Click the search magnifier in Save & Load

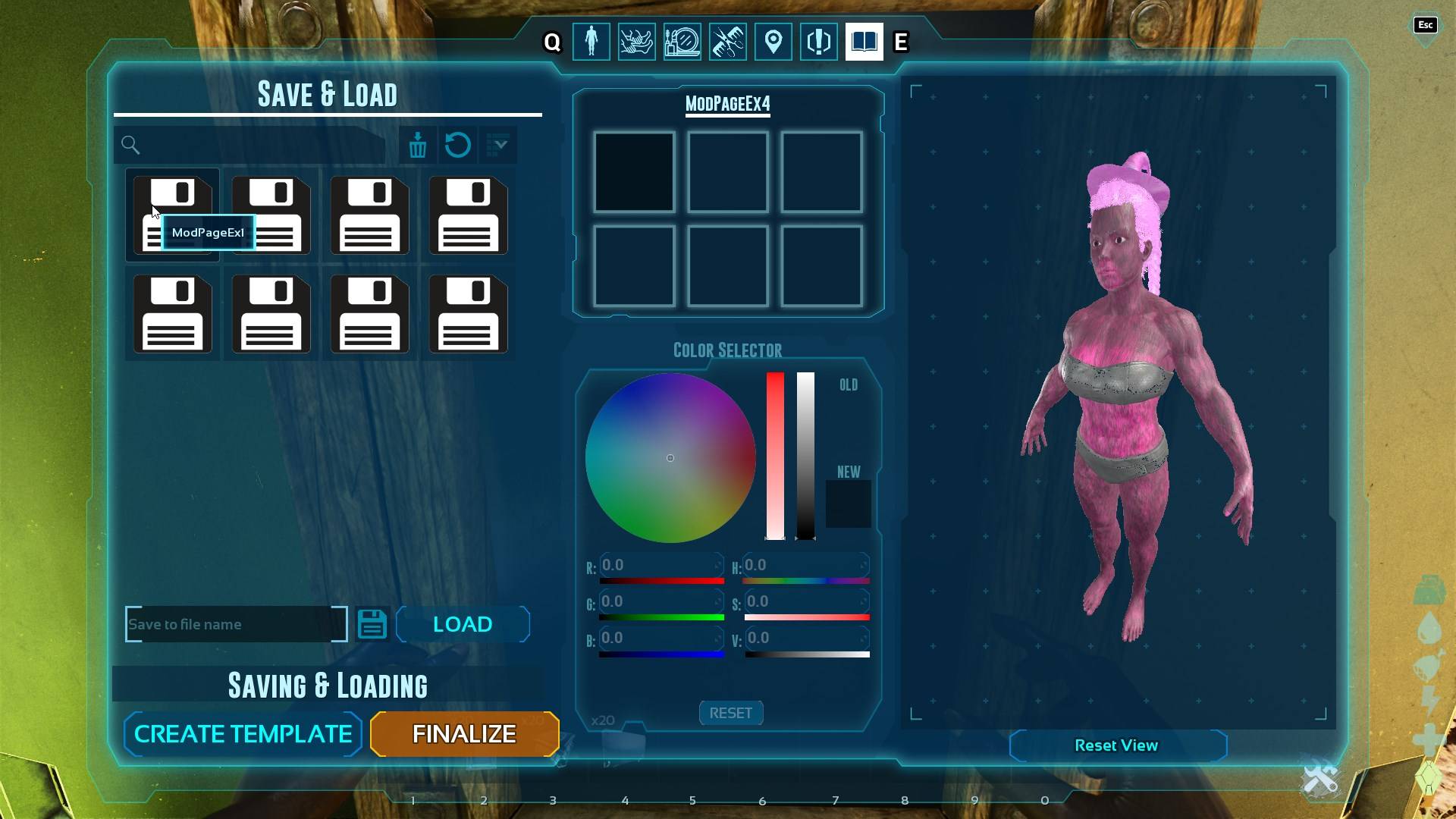[130, 145]
